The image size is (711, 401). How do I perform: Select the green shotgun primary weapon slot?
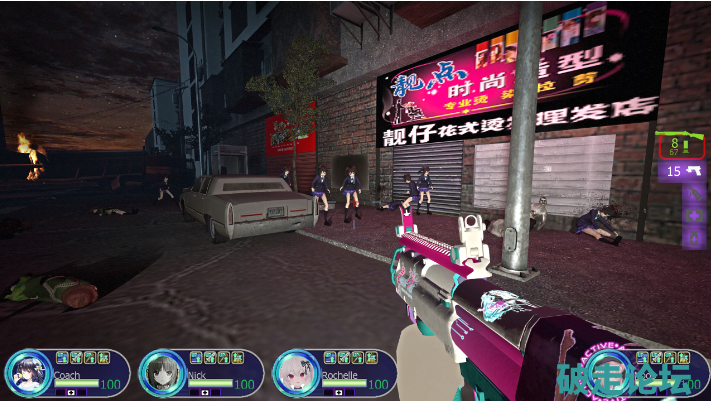point(681,147)
